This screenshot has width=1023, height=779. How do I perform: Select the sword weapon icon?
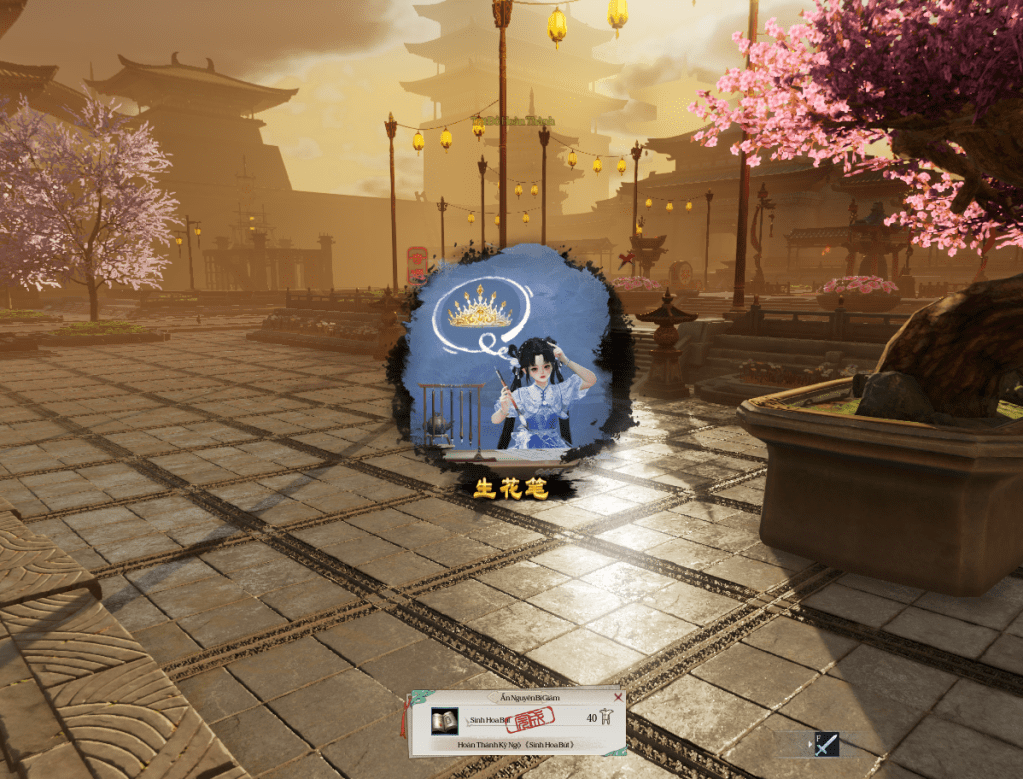pos(827,745)
